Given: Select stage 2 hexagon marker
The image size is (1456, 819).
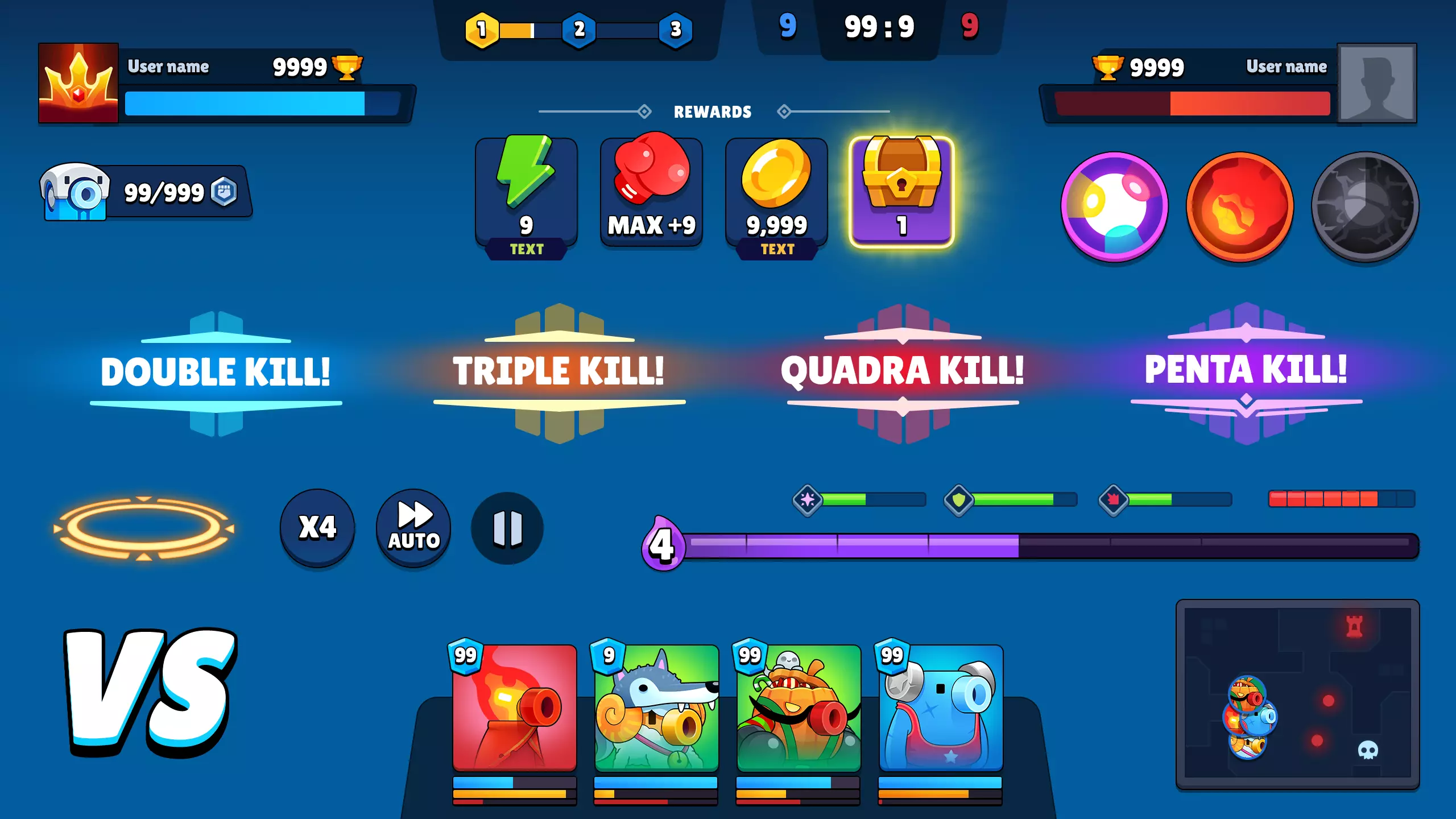Looking at the screenshot, I should [579, 30].
